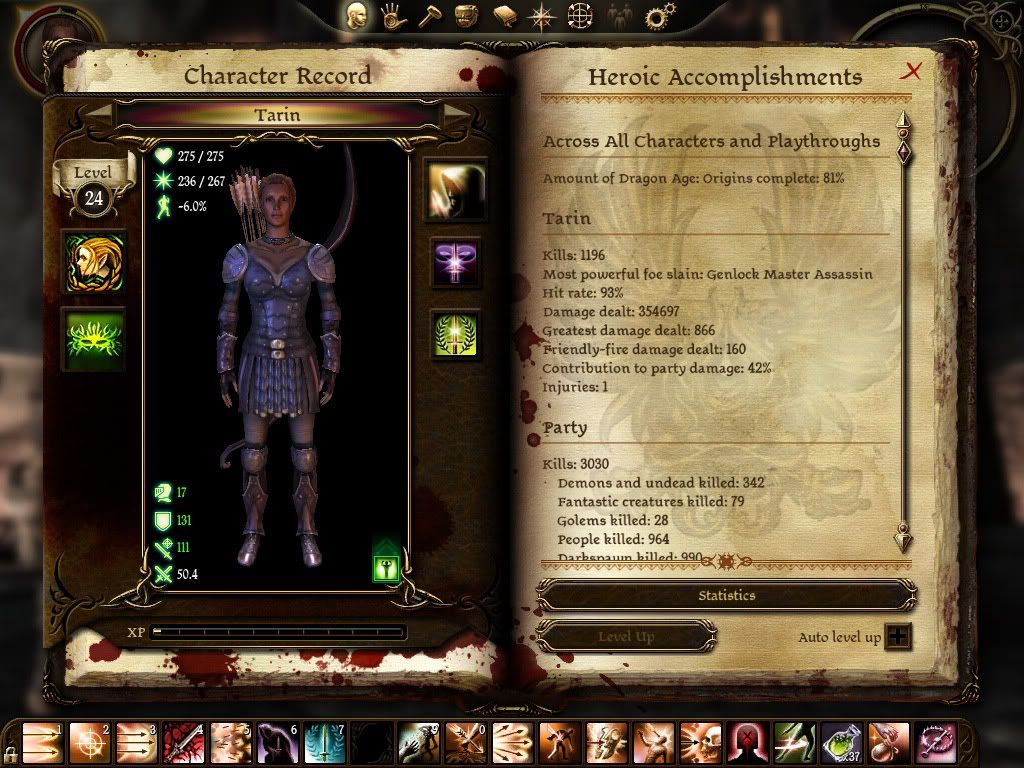The height and width of the screenshot is (768, 1024).
Task: Activate the glowing sword ability in slot 7
Action: point(325,743)
